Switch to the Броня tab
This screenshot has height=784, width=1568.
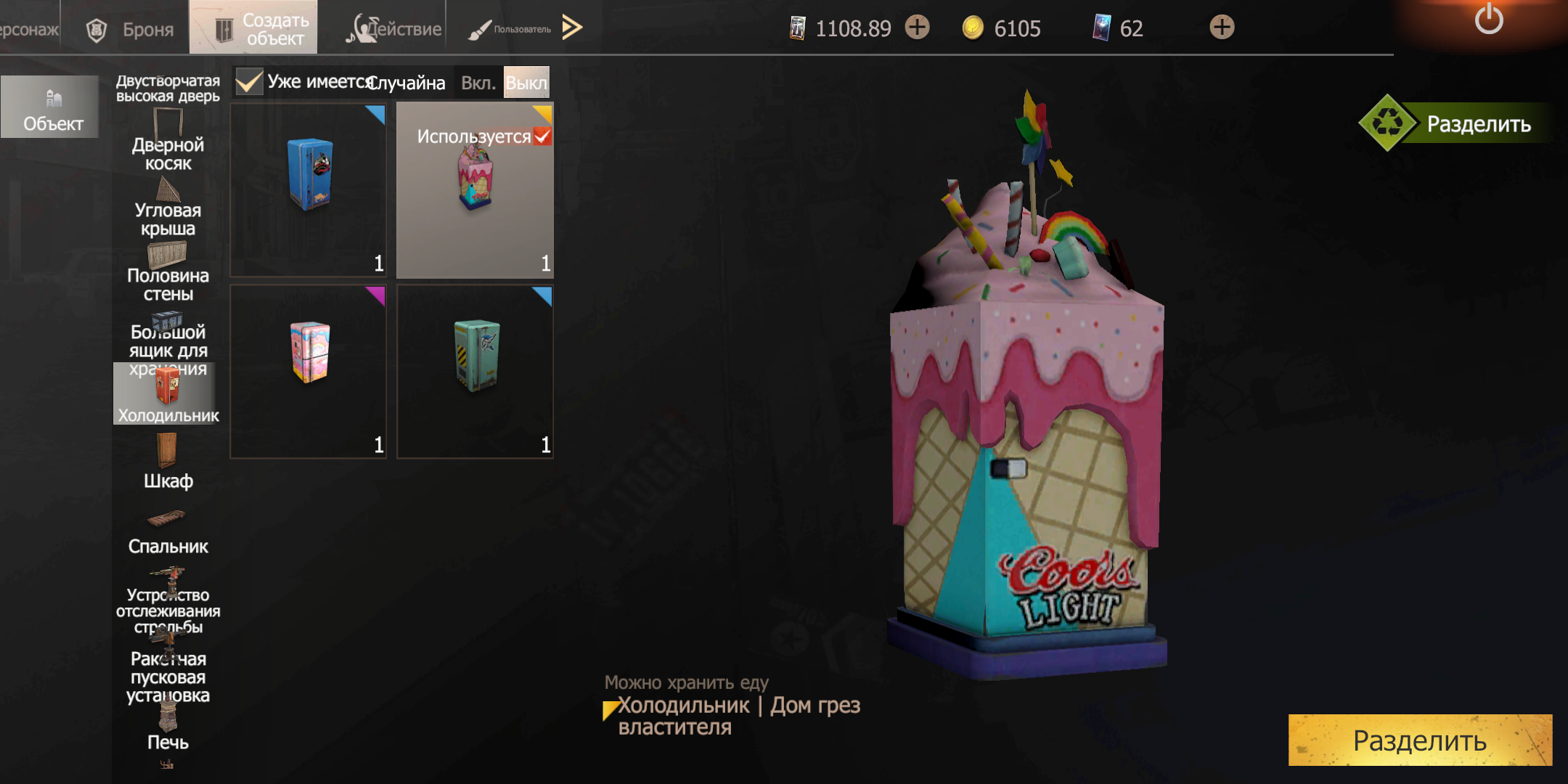[131, 29]
